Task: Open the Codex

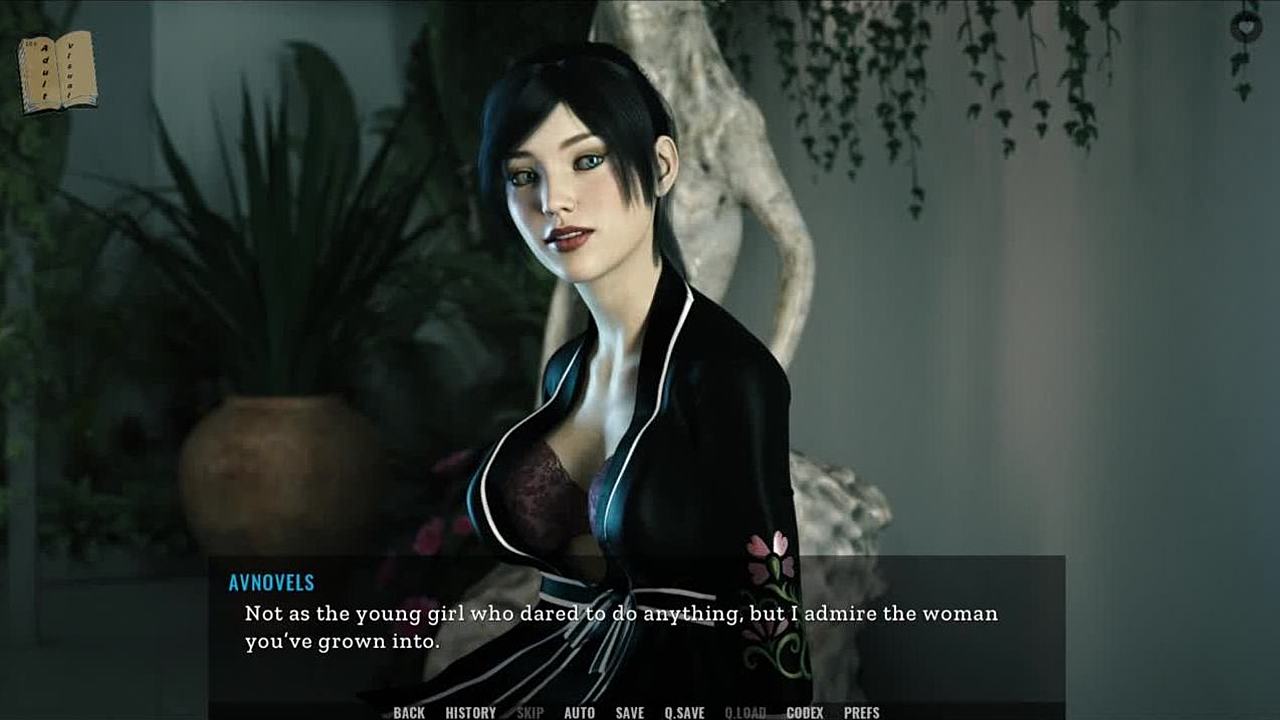Action: tap(804, 712)
